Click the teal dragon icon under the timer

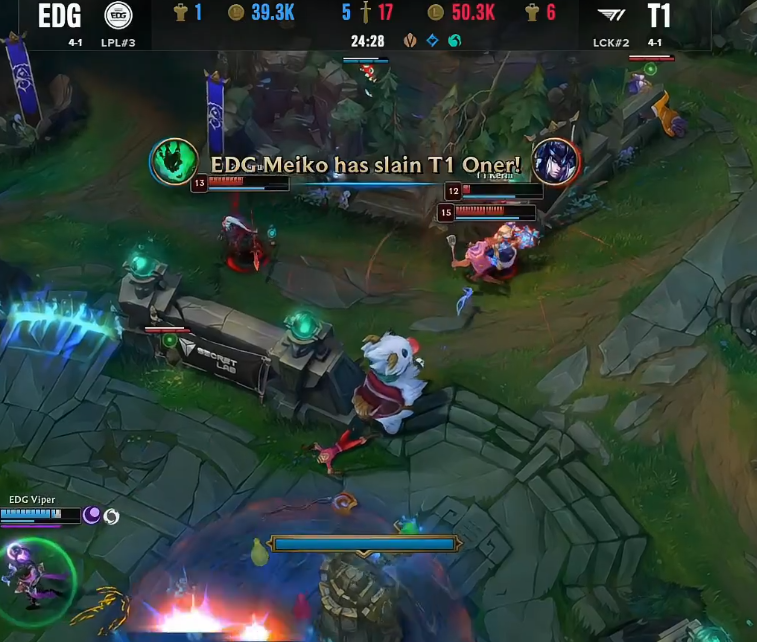(x=454, y=41)
